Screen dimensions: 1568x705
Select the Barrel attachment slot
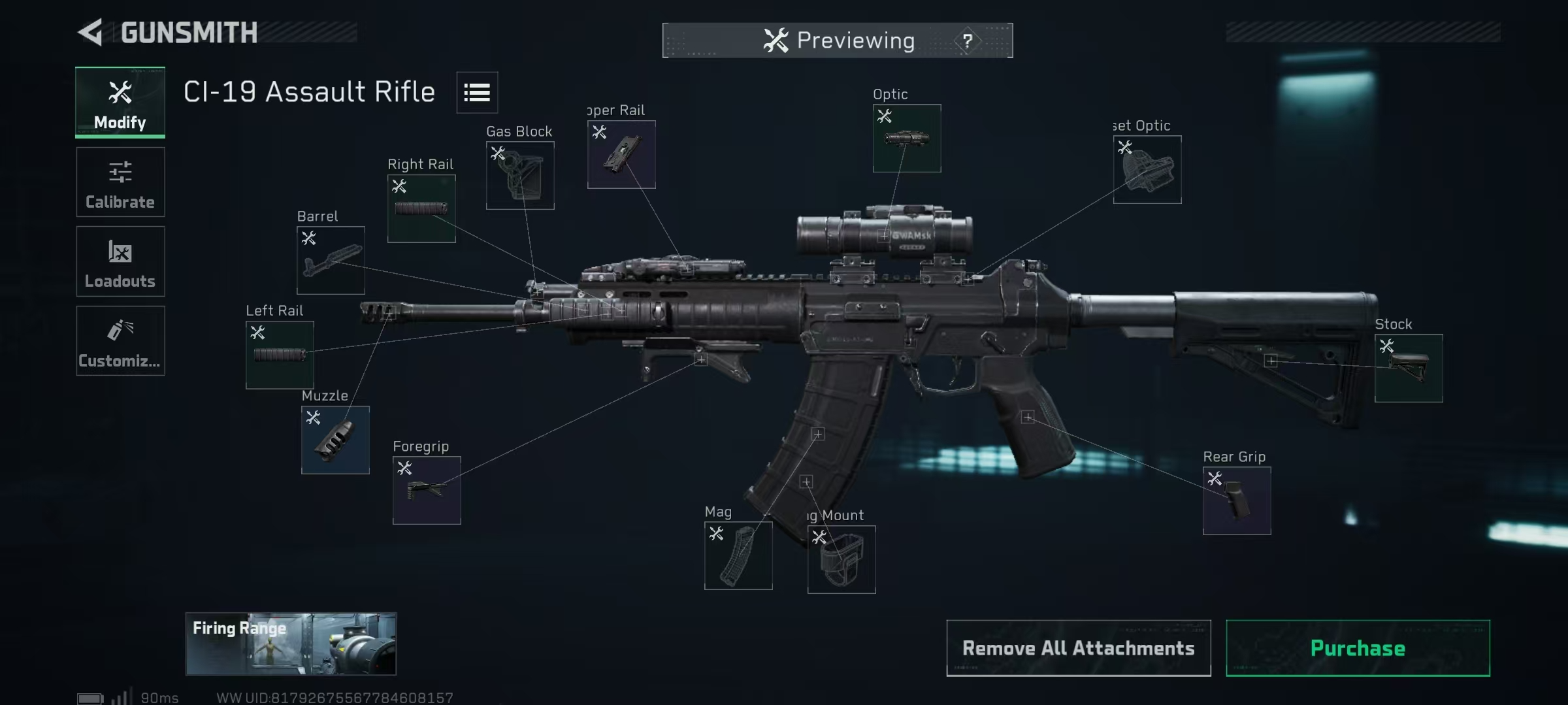point(331,260)
